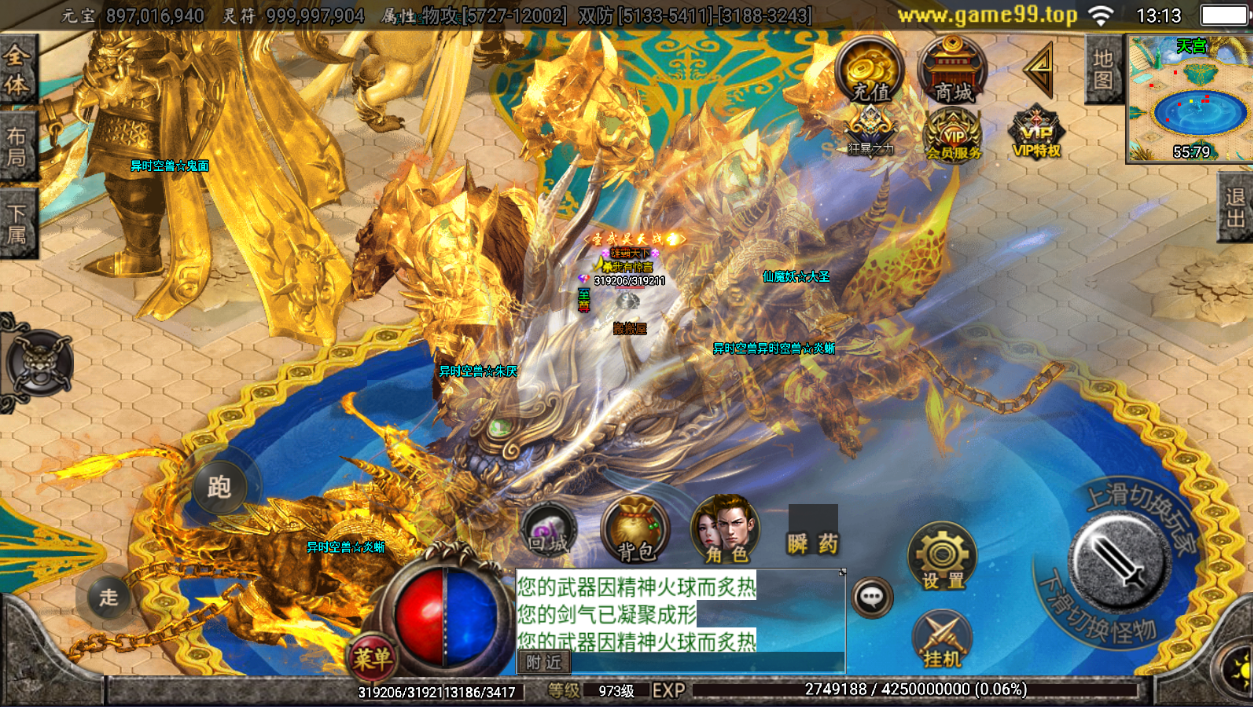Image resolution: width=1253 pixels, height=707 pixels.
Task: Select the 全体 tab on the left
Action: 17,71
